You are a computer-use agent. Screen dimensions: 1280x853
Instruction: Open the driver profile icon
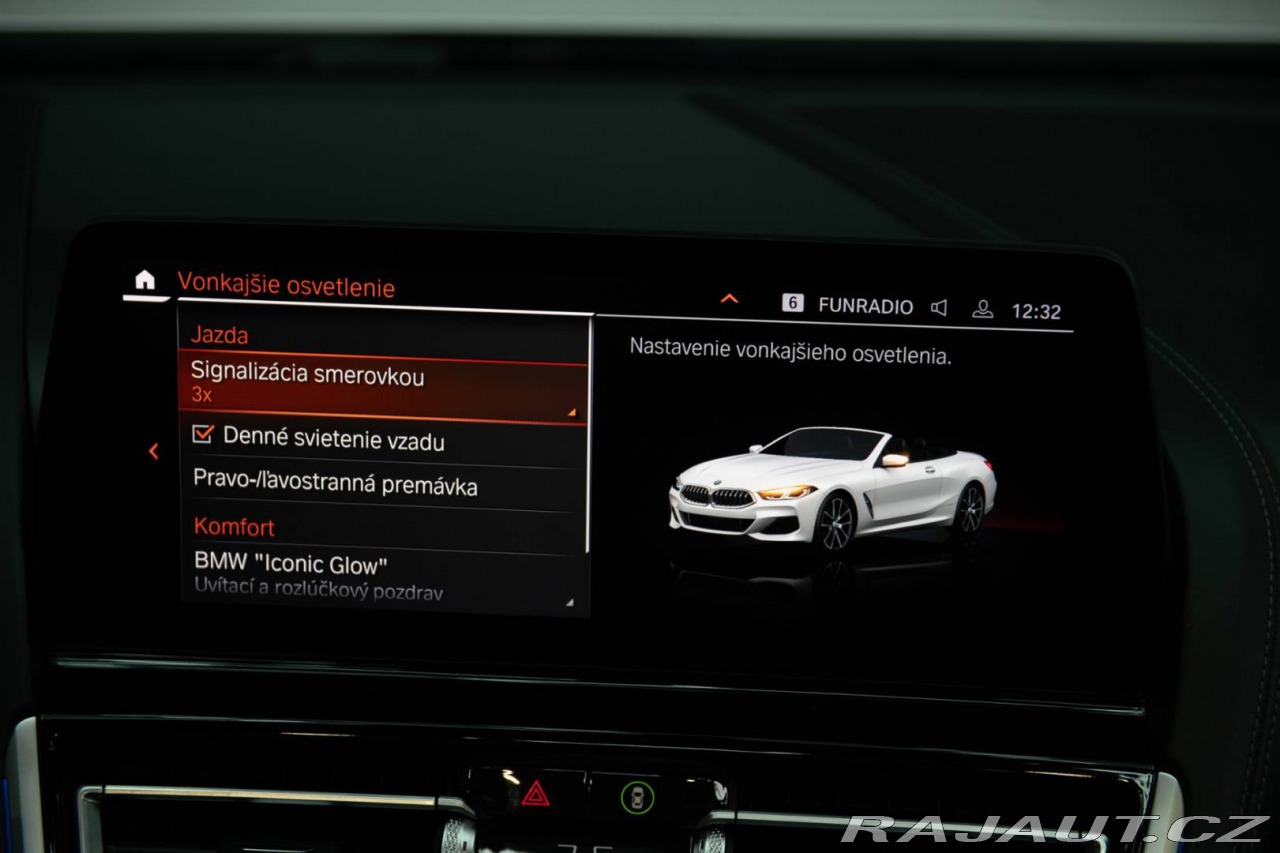pyautogui.click(x=983, y=309)
